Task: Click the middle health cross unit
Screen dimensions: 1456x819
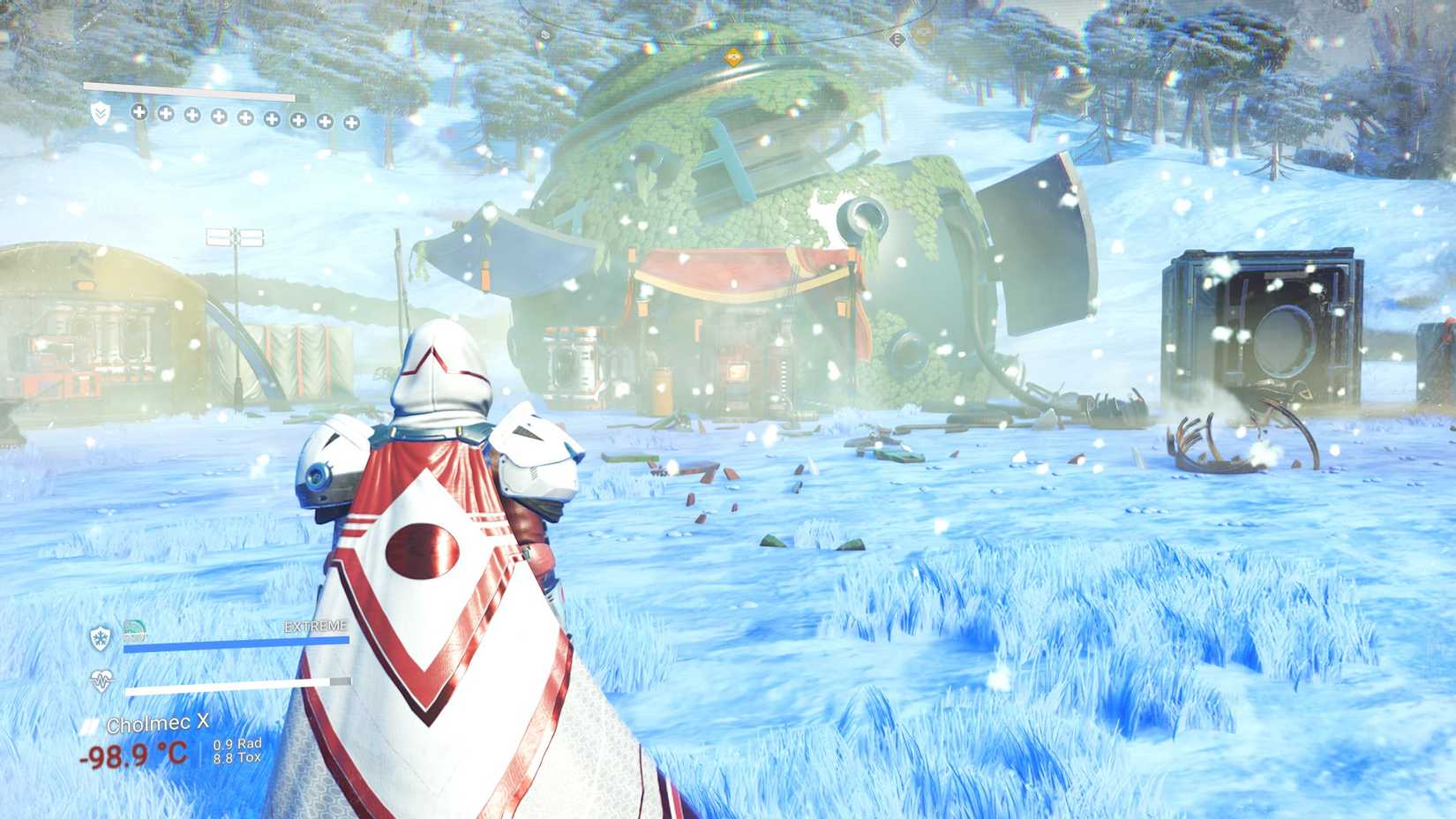Action: 245,116
